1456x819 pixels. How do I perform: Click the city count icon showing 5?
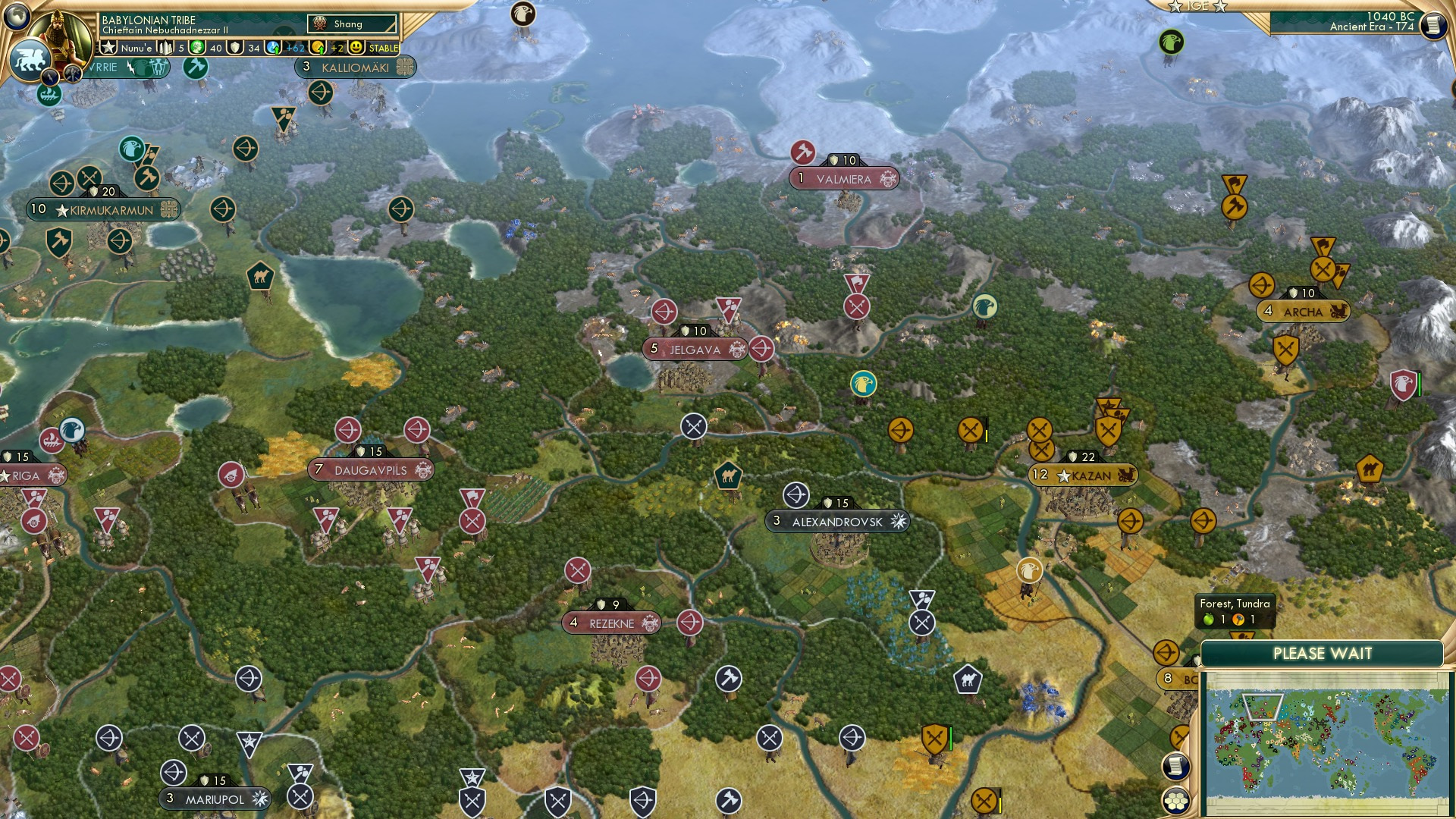[x=165, y=47]
